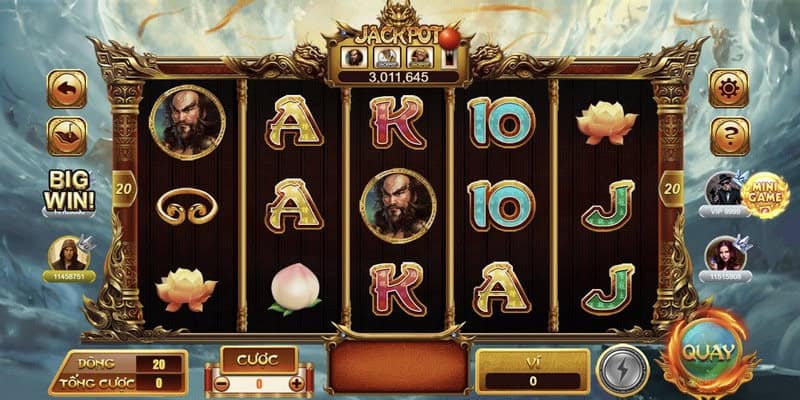
Task: Open the Big Win leaderboard label
Action: pyautogui.click(x=70, y=190)
